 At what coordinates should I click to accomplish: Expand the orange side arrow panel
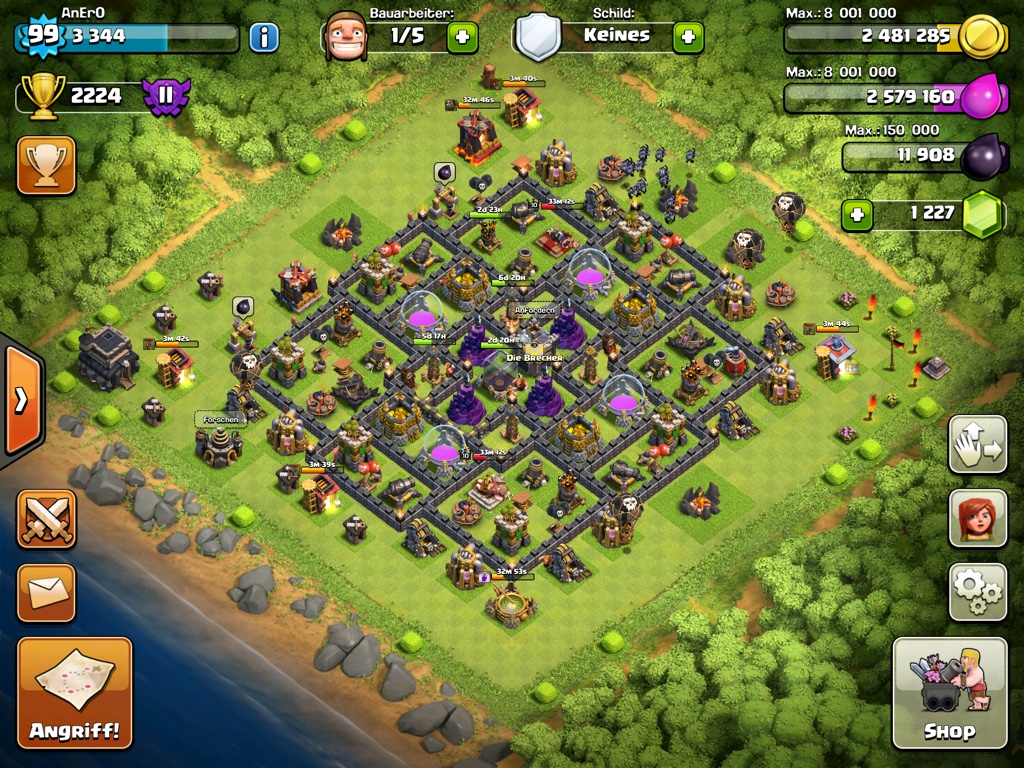[21, 400]
